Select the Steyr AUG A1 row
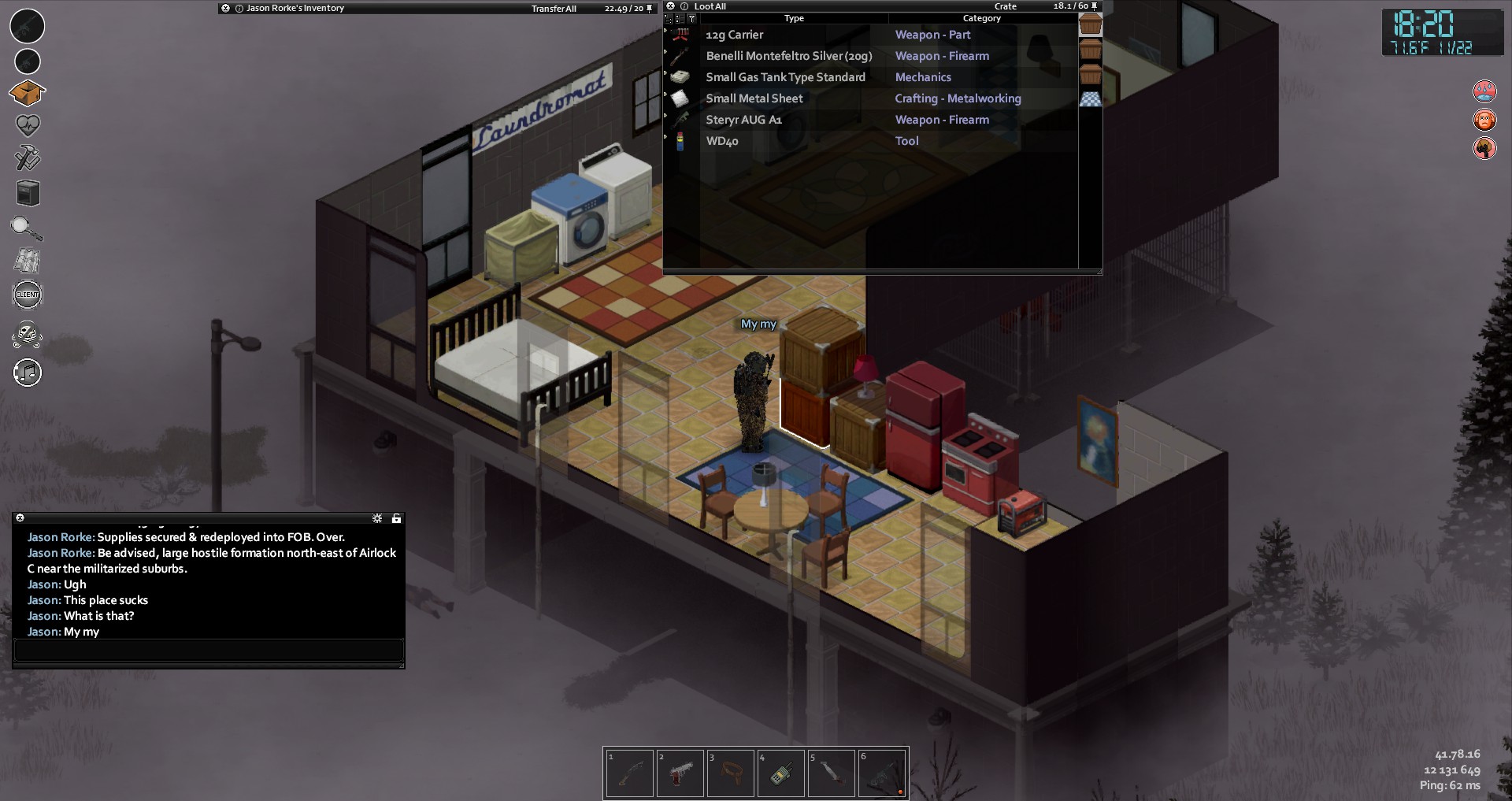 pyautogui.click(x=743, y=120)
